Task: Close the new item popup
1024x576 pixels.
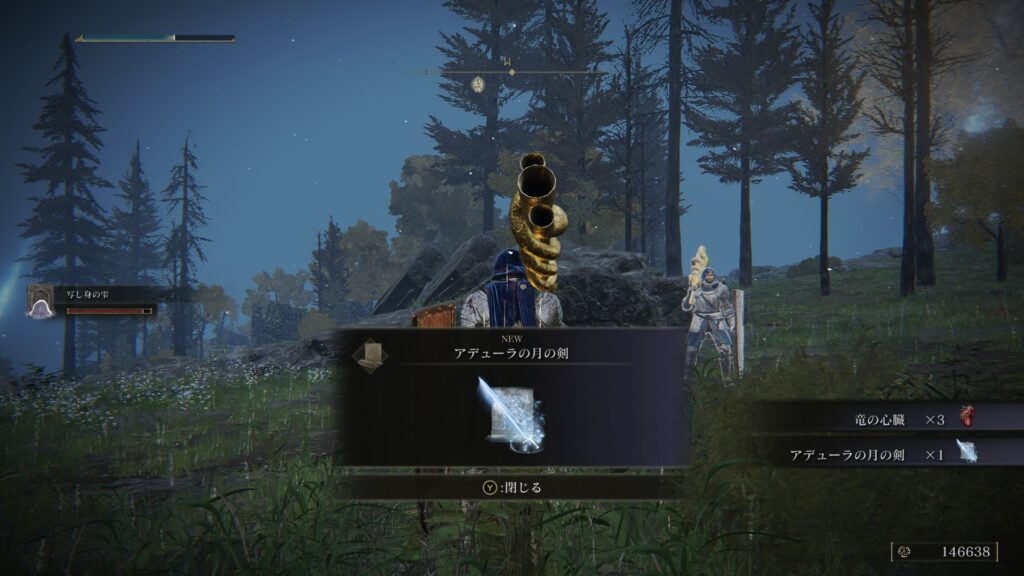Action: [510, 488]
